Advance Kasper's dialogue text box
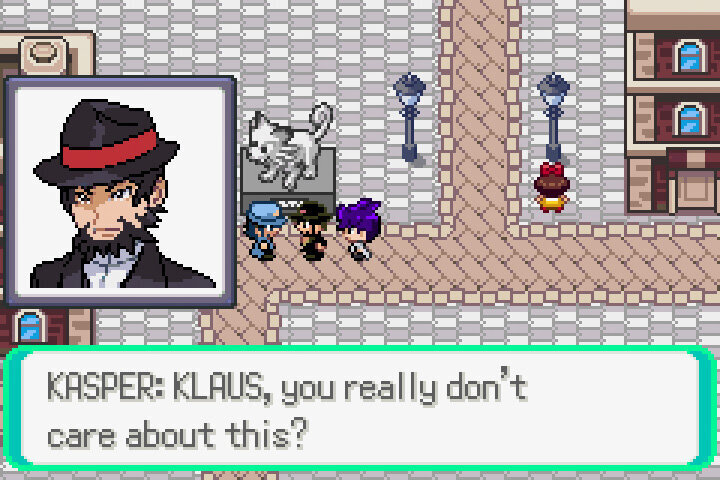This screenshot has width=720, height=480. tap(360, 410)
